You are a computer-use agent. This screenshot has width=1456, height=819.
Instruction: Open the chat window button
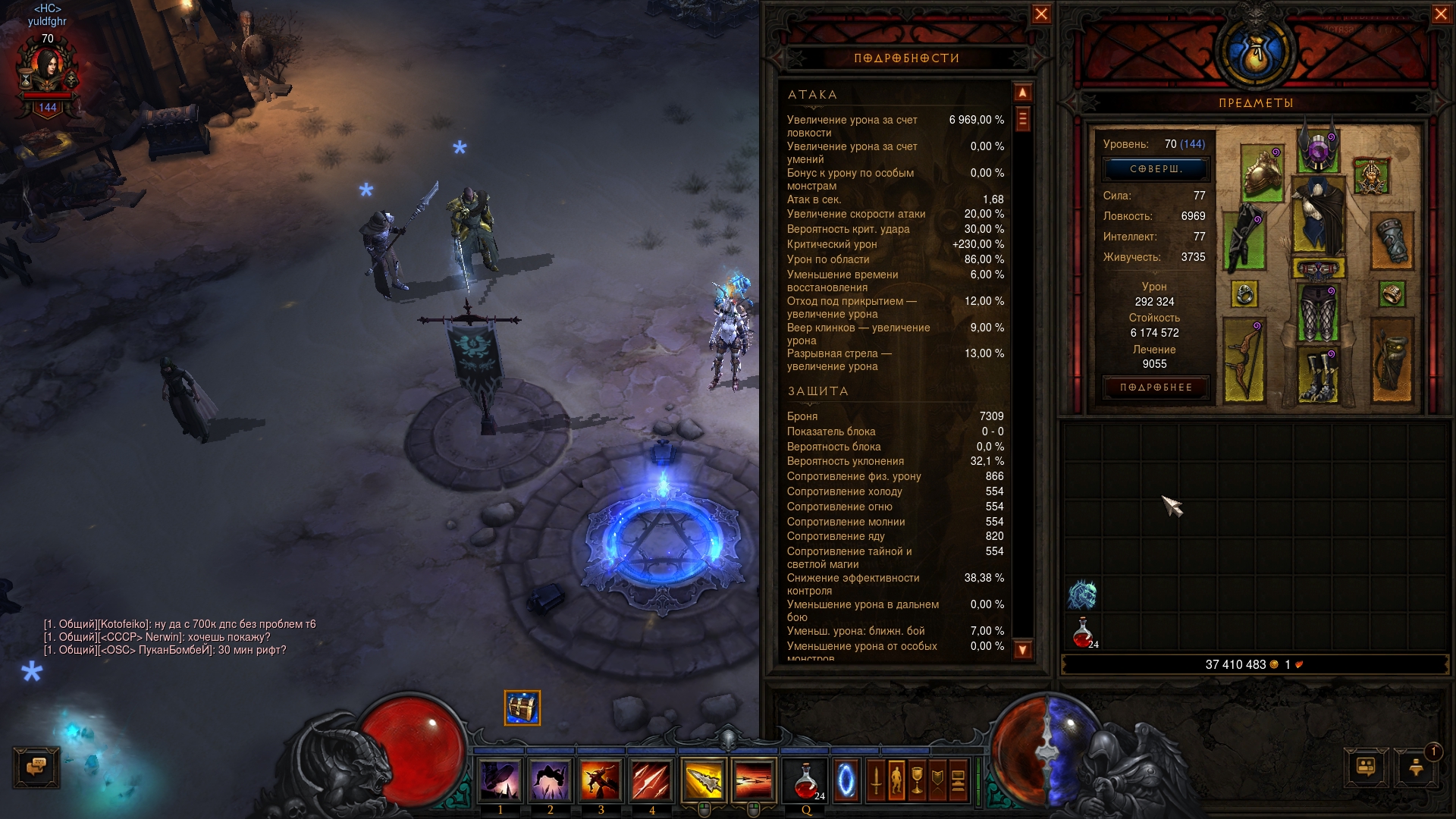(36, 767)
